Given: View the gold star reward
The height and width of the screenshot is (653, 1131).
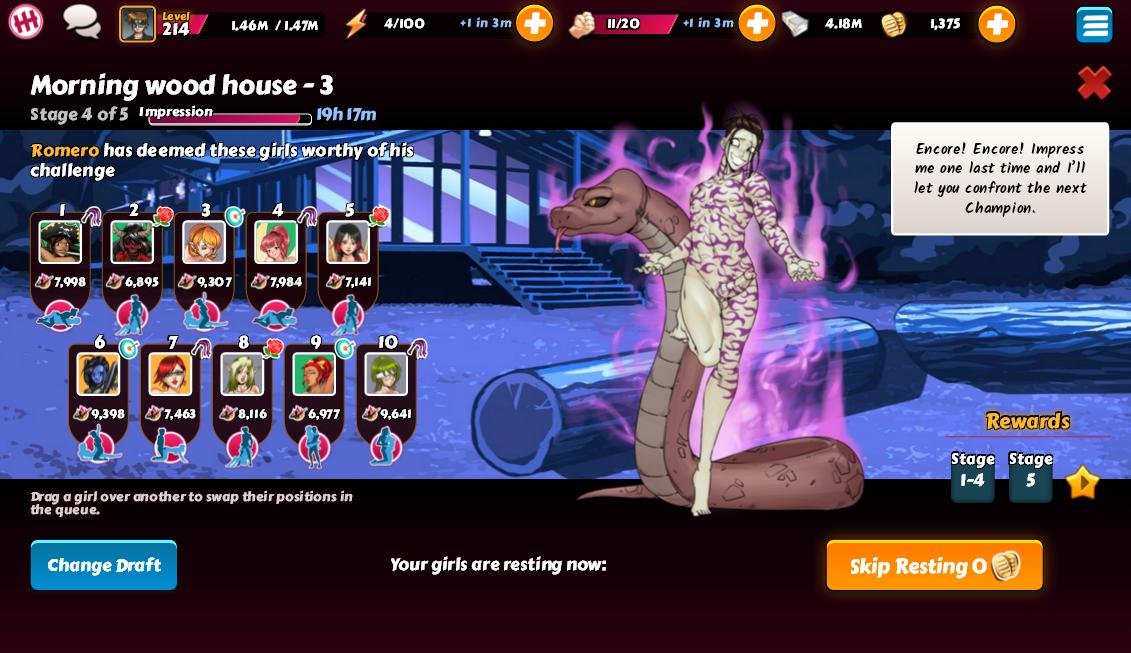Looking at the screenshot, I should [1082, 483].
